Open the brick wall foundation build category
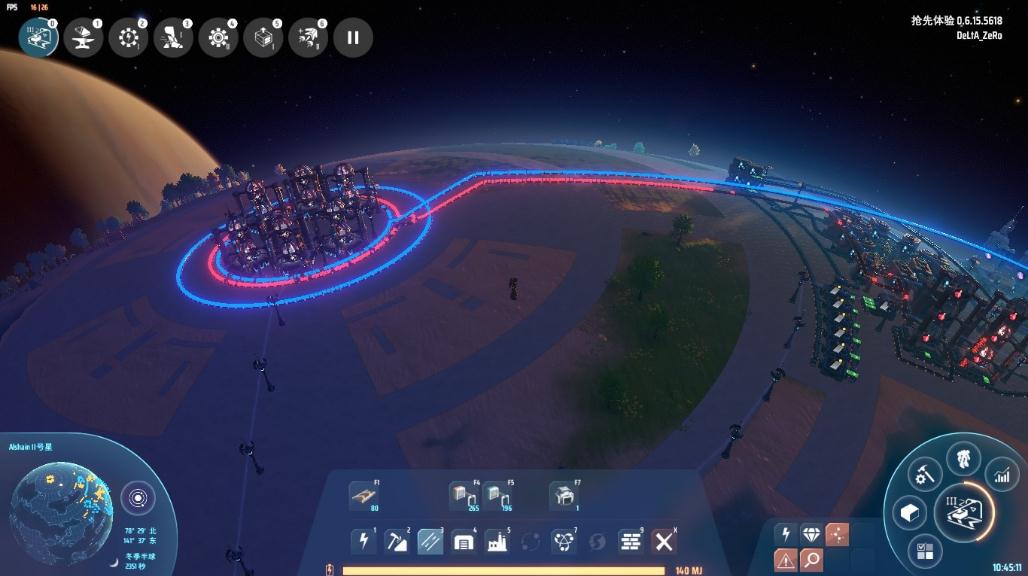Image resolution: width=1028 pixels, height=576 pixels. point(630,541)
